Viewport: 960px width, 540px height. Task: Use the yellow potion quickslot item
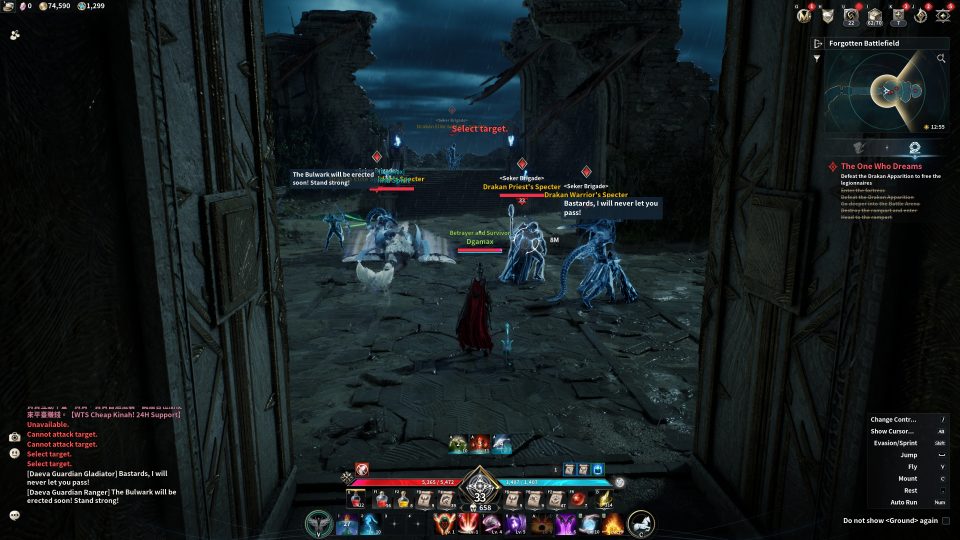pyautogui.click(x=403, y=499)
